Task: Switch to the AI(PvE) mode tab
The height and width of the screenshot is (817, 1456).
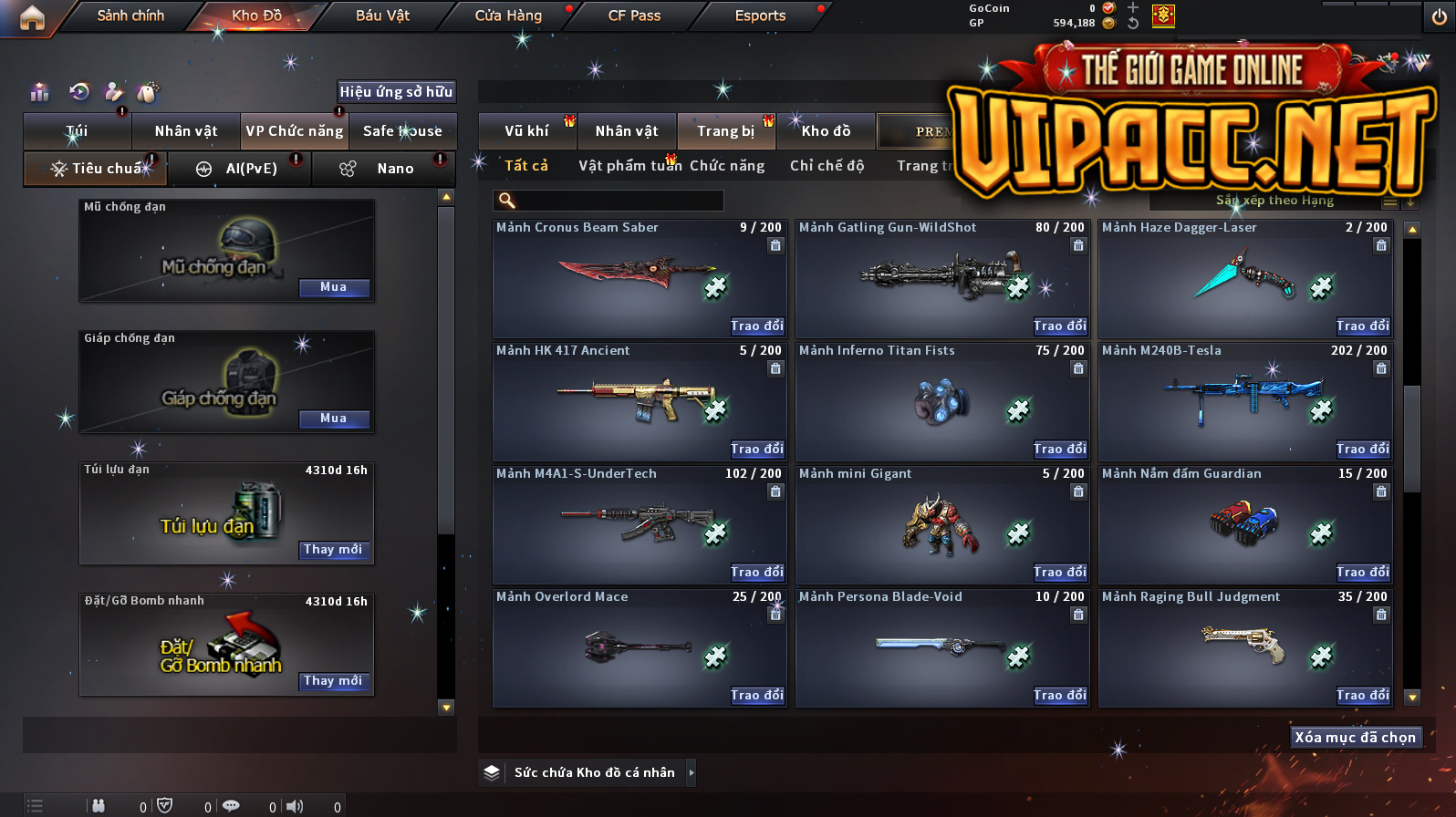Action: [239, 169]
